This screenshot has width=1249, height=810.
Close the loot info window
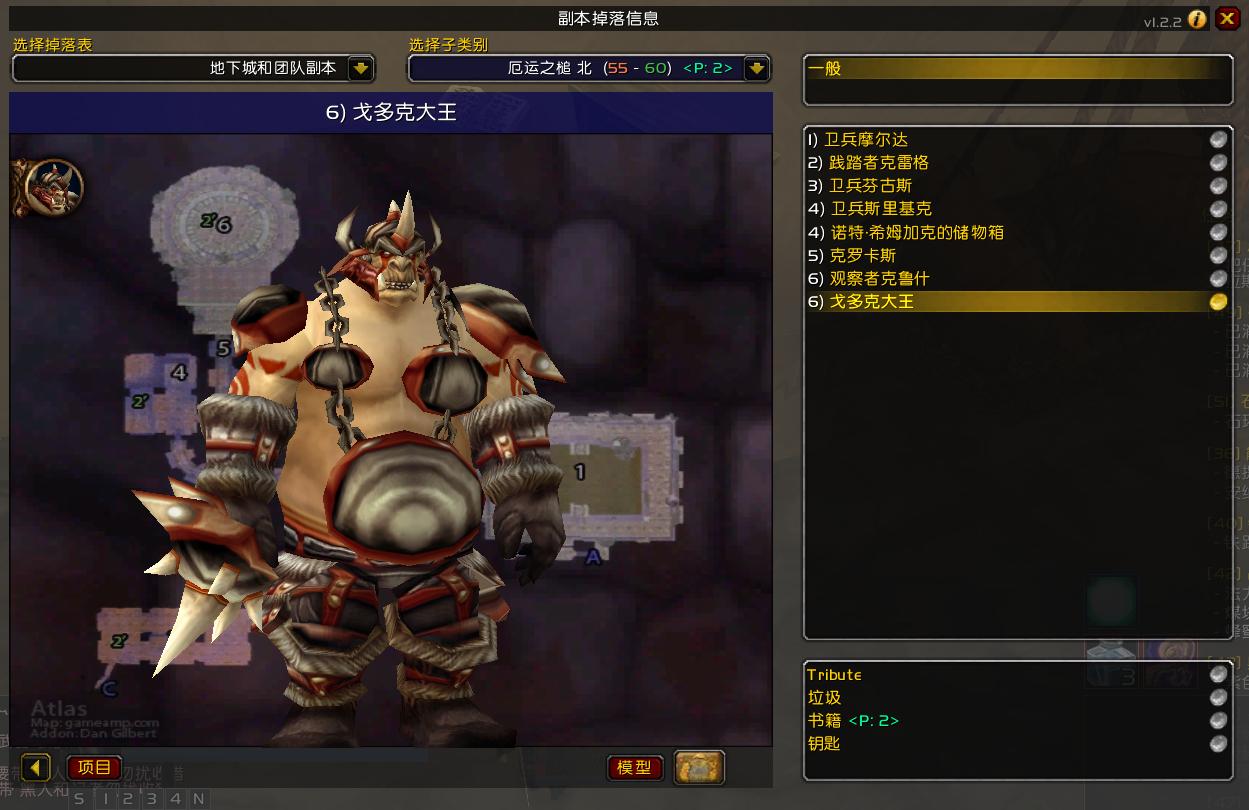tap(1227, 19)
